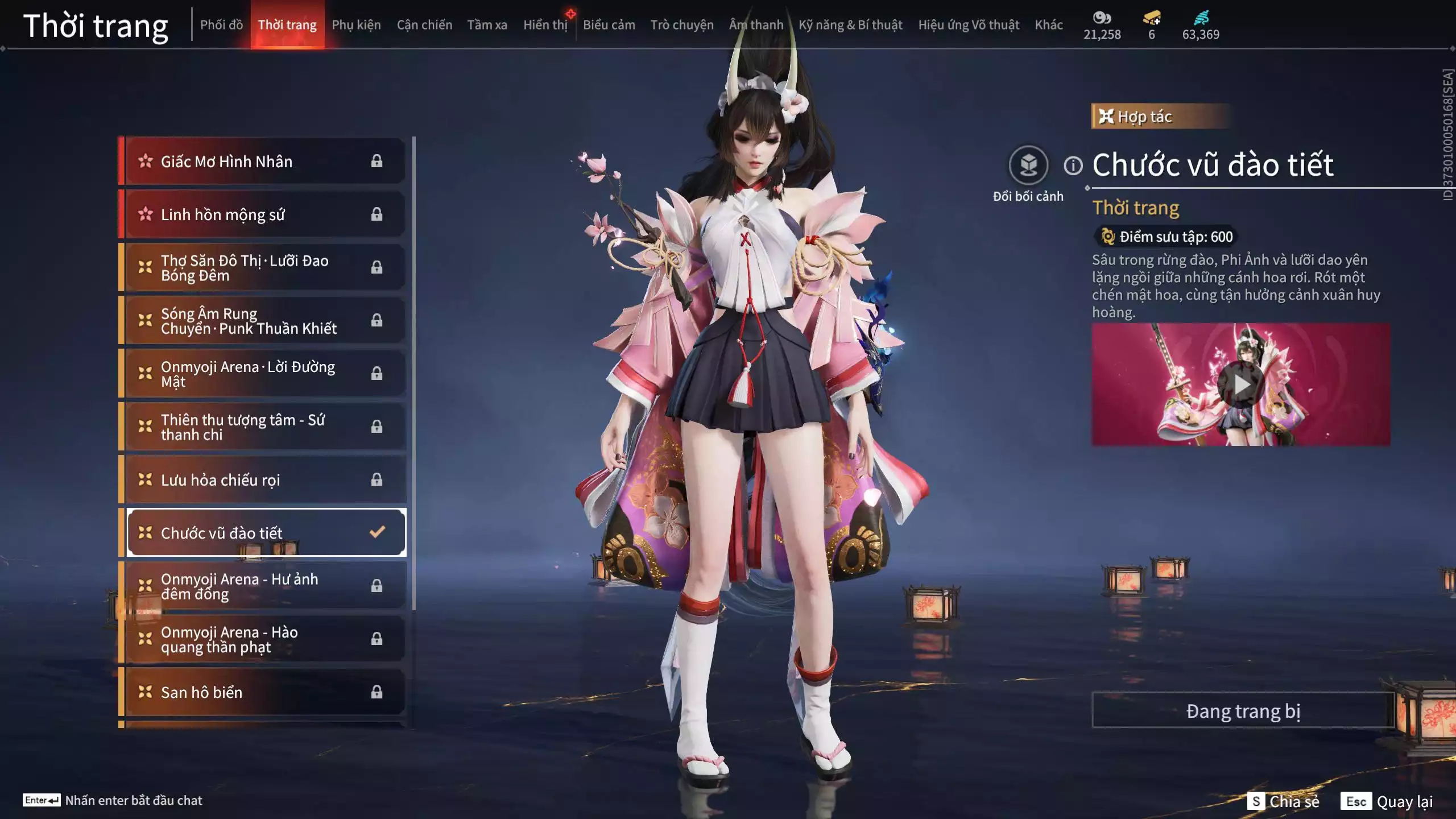1456x819 pixels.
Task: Click the lock on 'San hô biển'
Action: click(377, 692)
